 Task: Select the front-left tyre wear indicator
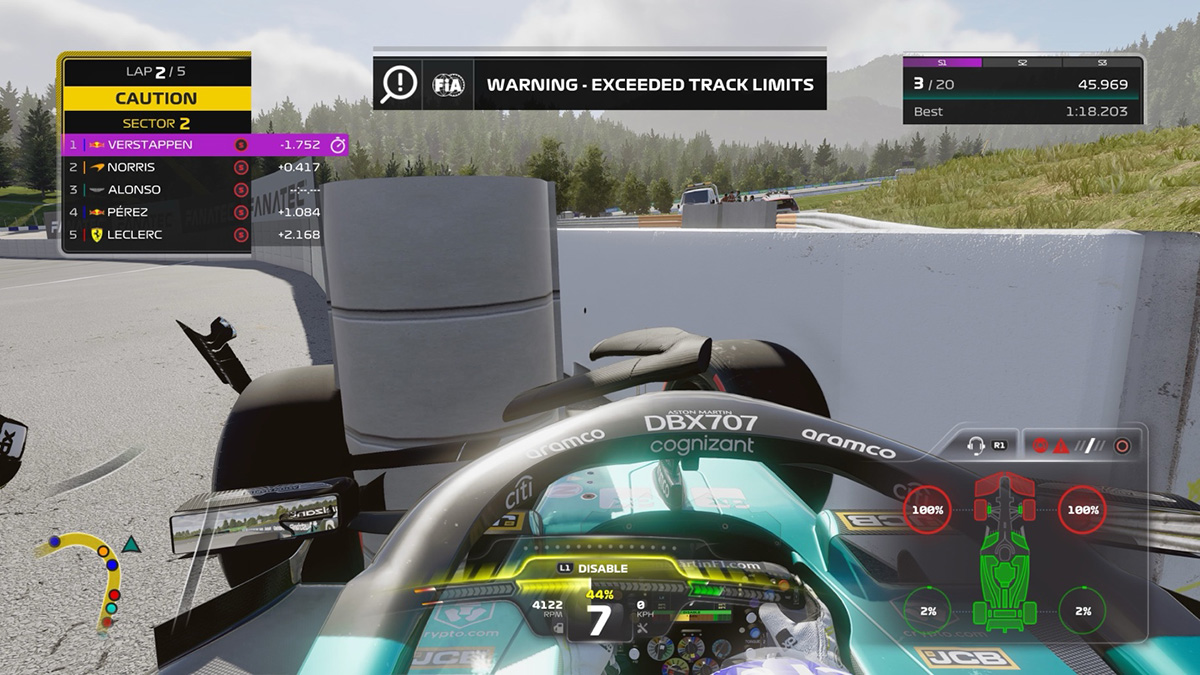(x=927, y=510)
